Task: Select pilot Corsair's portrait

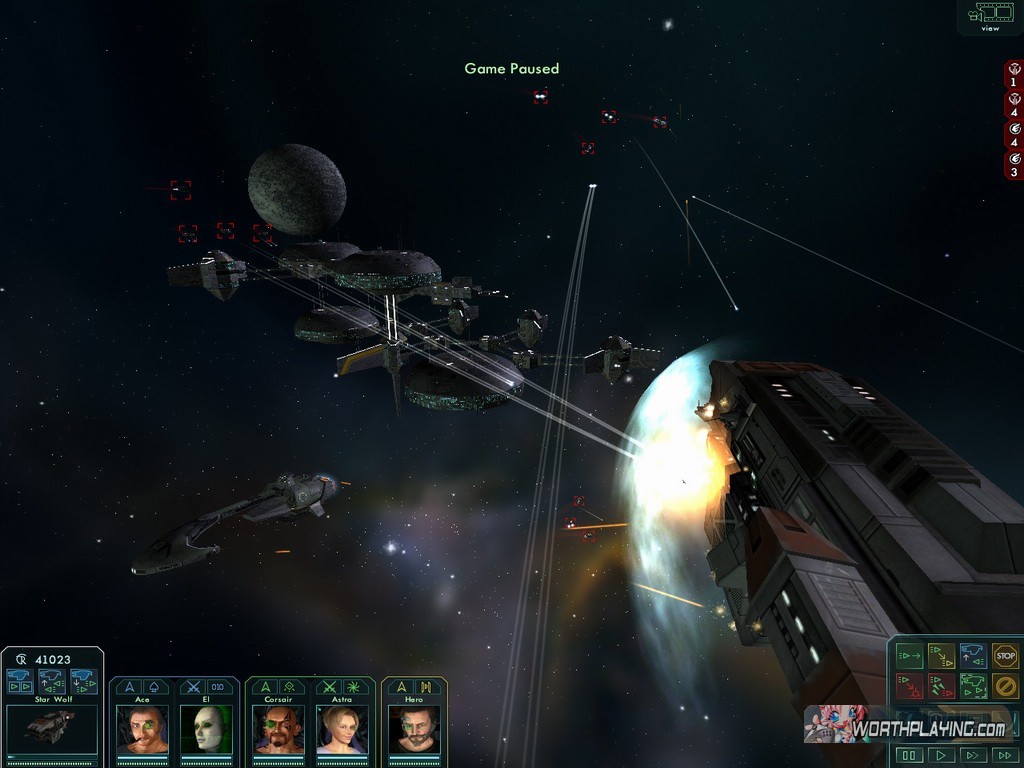Action: click(278, 729)
